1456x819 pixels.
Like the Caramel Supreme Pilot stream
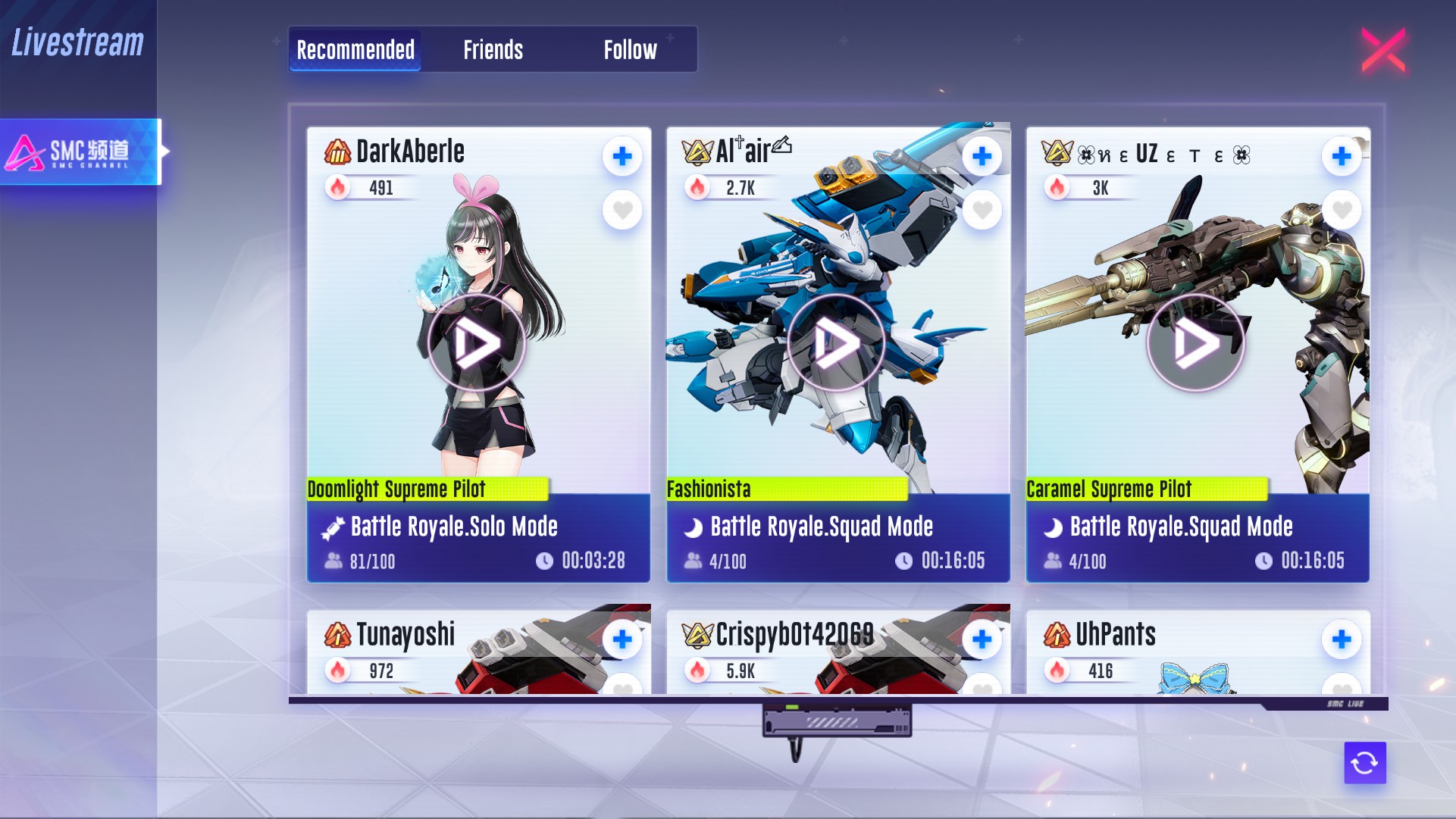tap(1342, 210)
